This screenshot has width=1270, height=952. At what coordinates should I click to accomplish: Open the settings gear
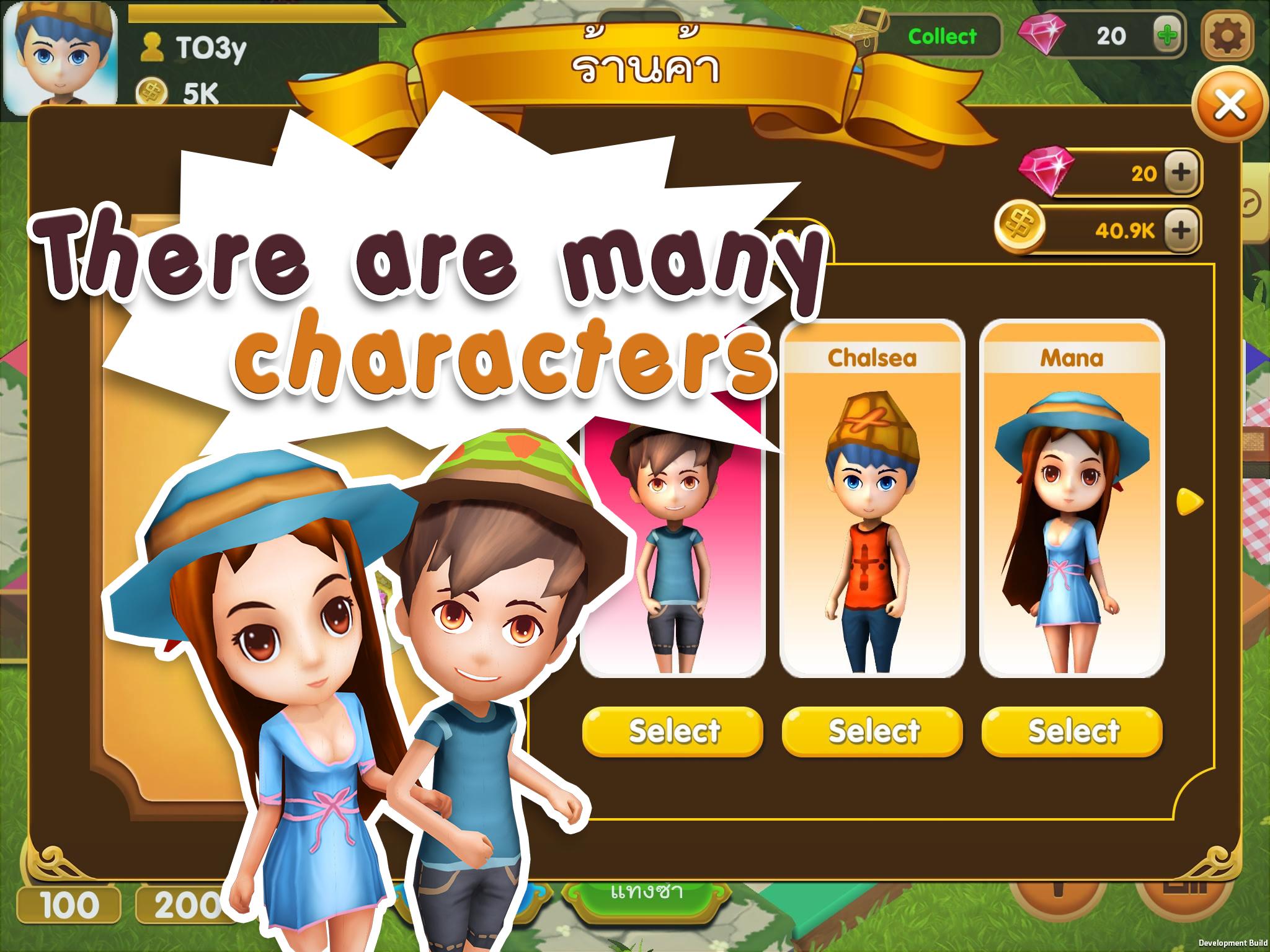(x=1227, y=36)
